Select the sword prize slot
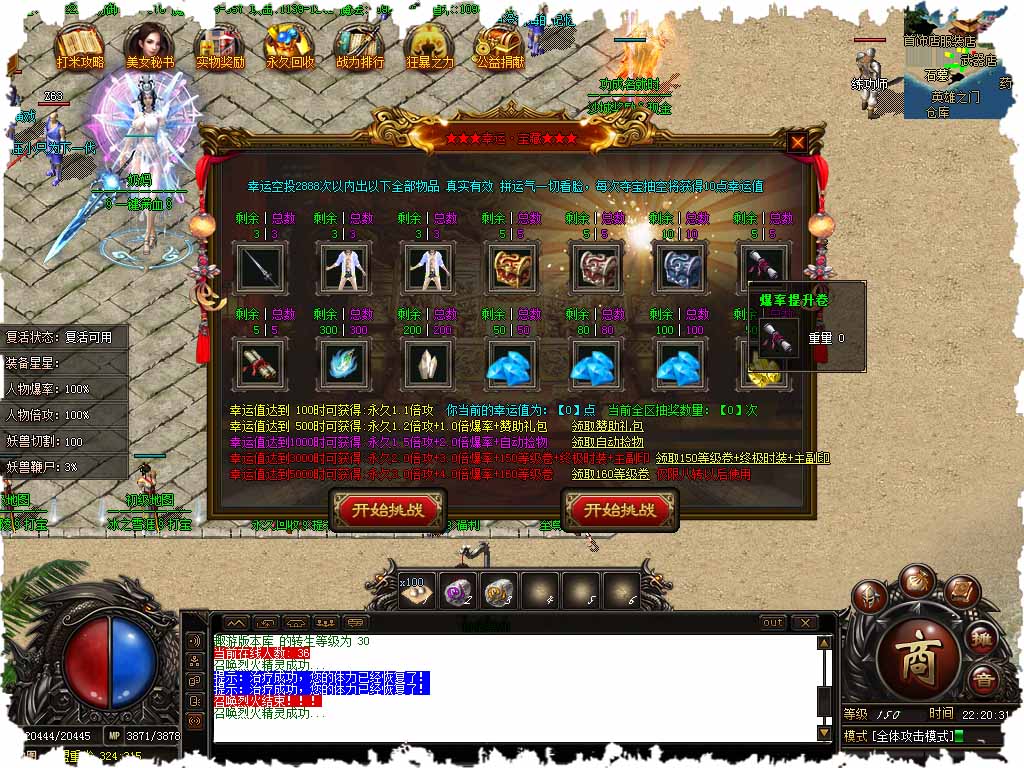This screenshot has width=1024, height=768. point(260,267)
